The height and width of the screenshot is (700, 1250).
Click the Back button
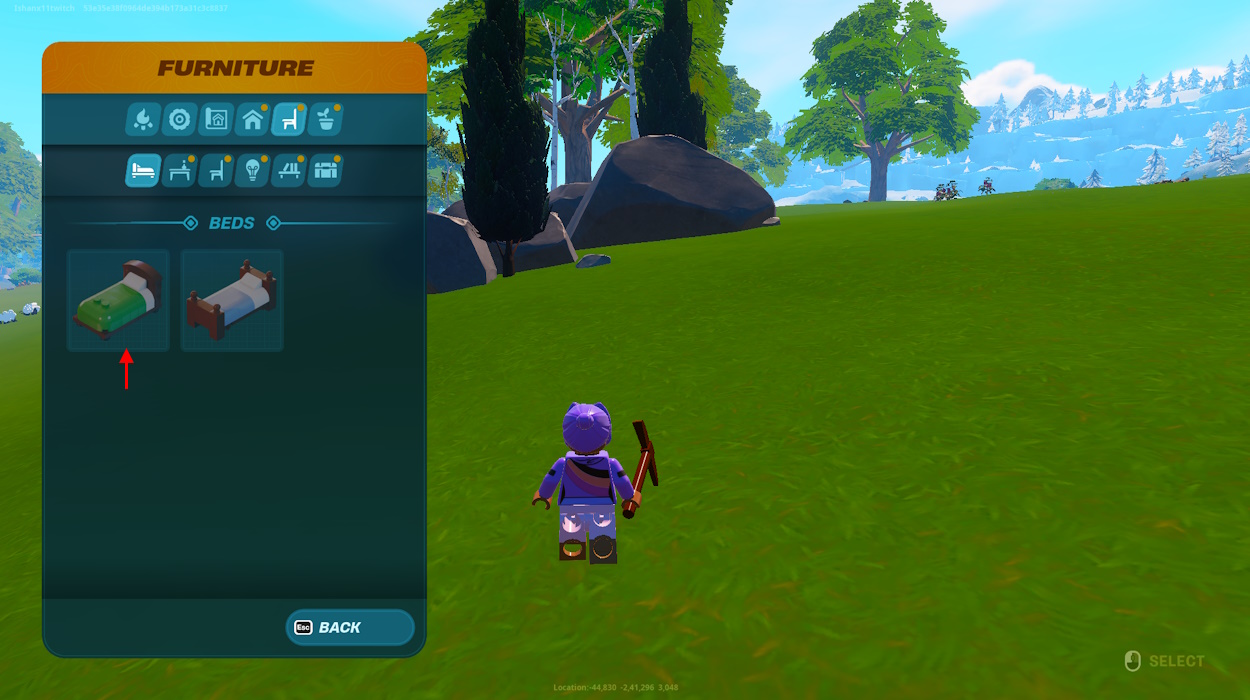350,628
